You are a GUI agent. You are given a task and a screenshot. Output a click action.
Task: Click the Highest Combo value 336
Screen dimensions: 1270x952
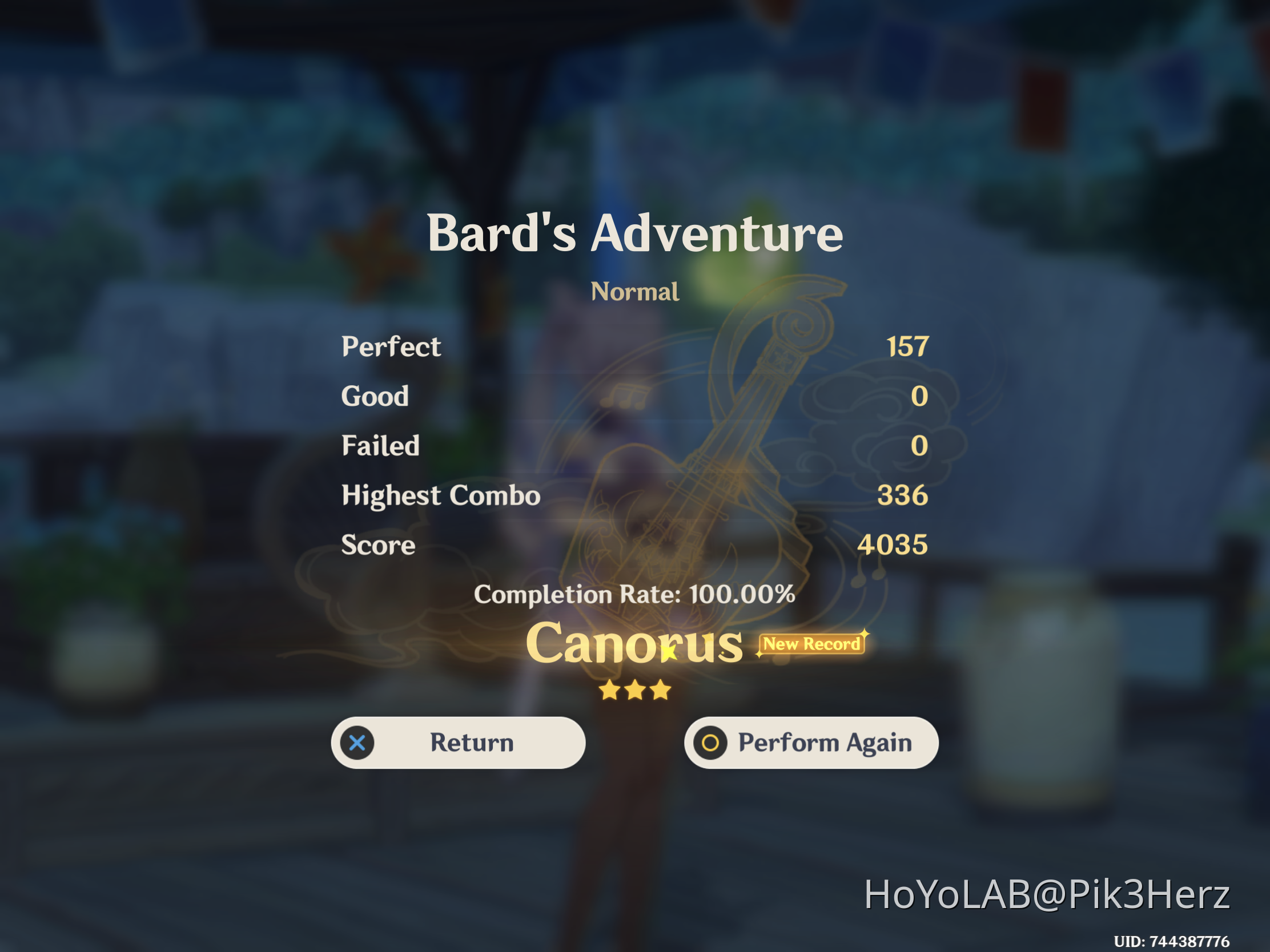[x=903, y=495]
